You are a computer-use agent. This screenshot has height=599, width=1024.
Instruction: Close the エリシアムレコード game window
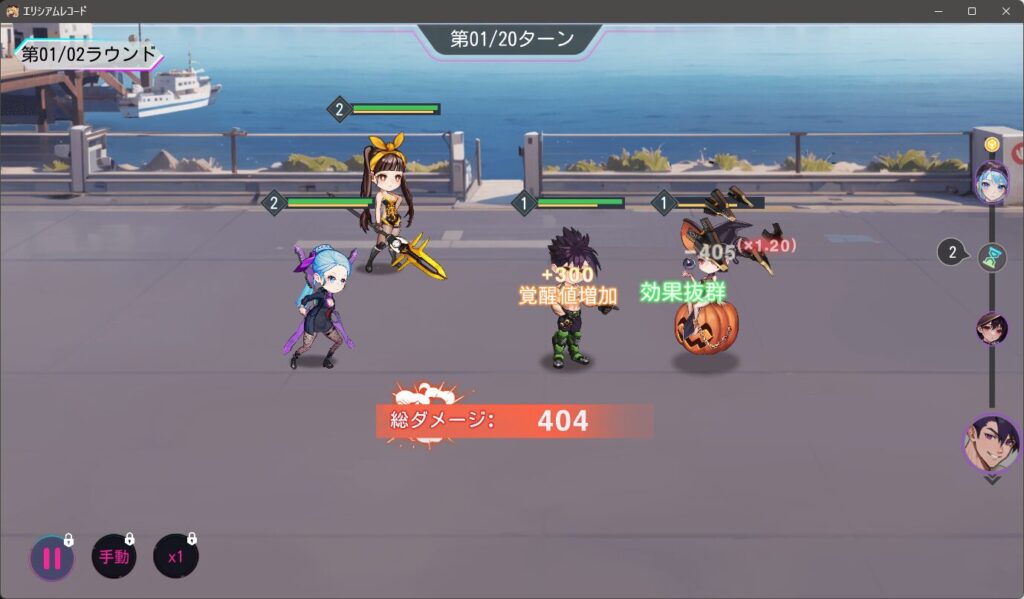coord(1005,11)
